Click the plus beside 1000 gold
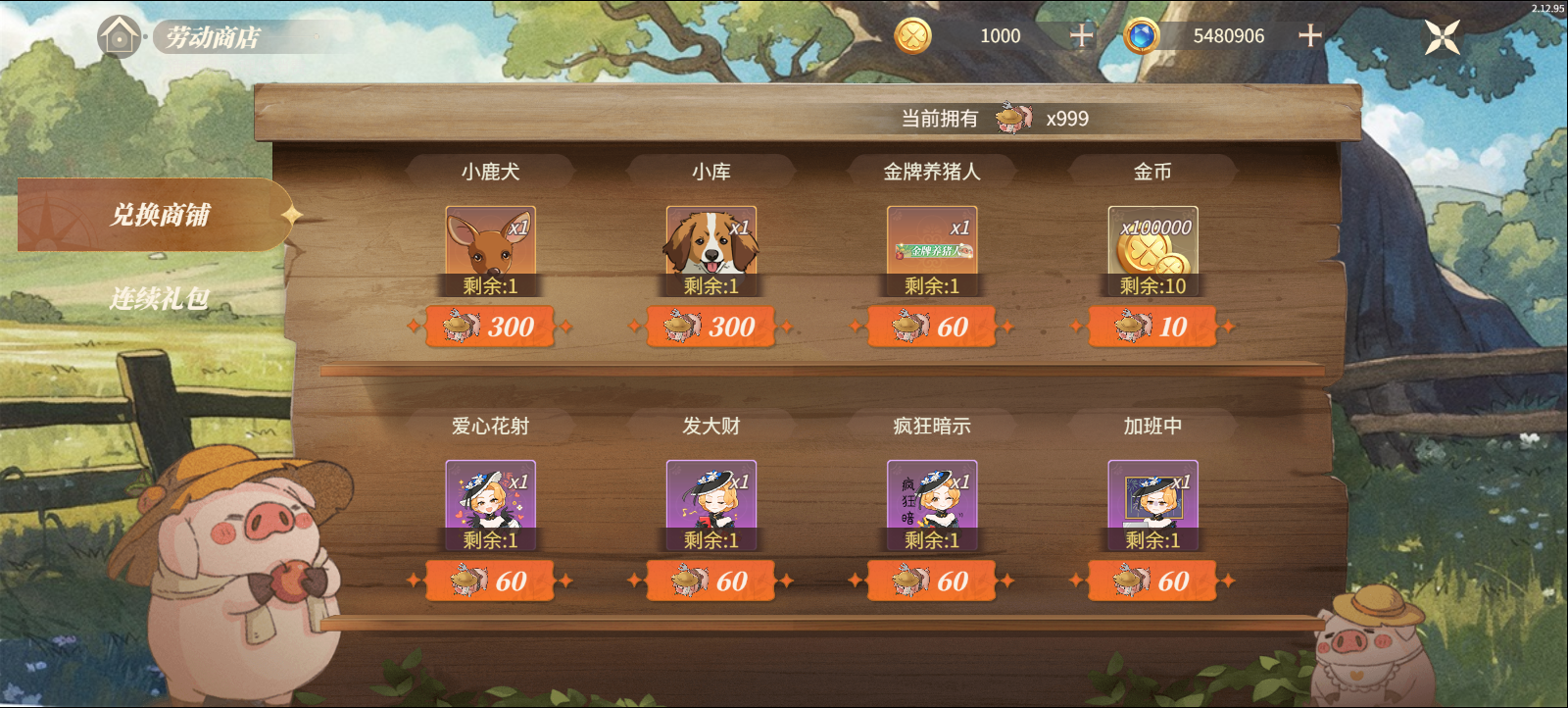The width and height of the screenshot is (1568, 708). pos(1081,35)
